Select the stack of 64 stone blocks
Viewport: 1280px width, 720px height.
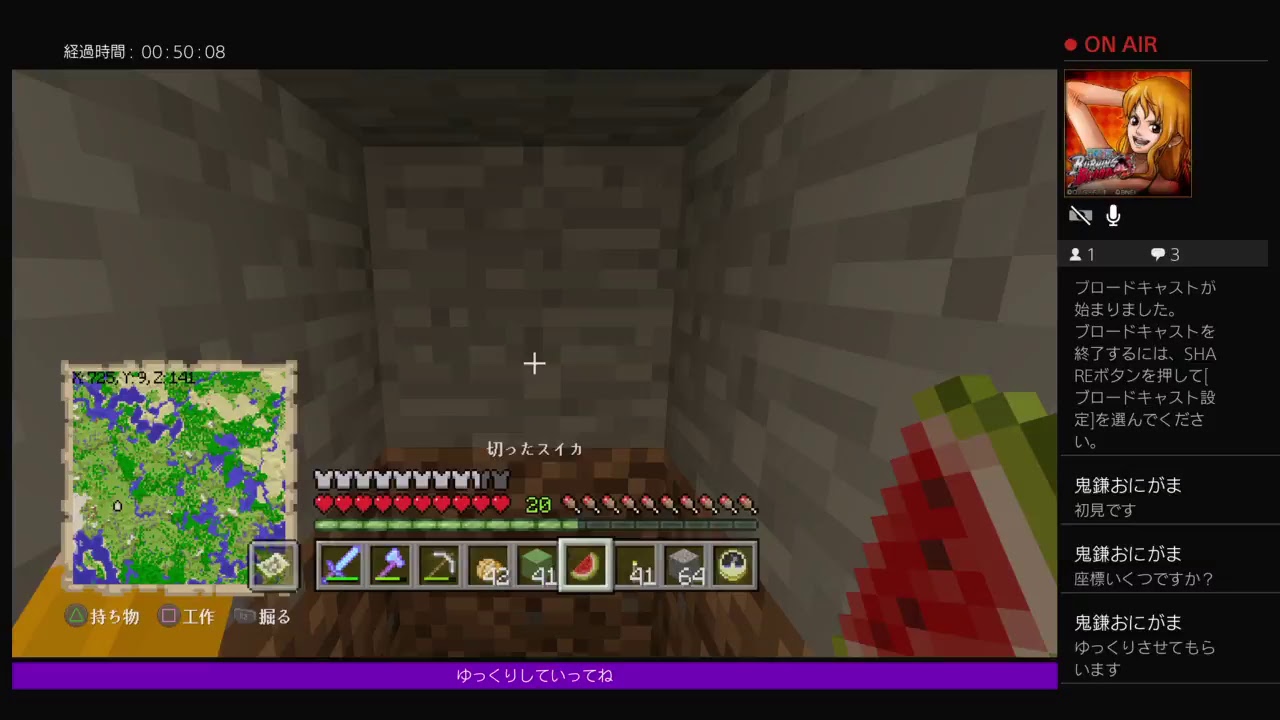click(684, 565)
